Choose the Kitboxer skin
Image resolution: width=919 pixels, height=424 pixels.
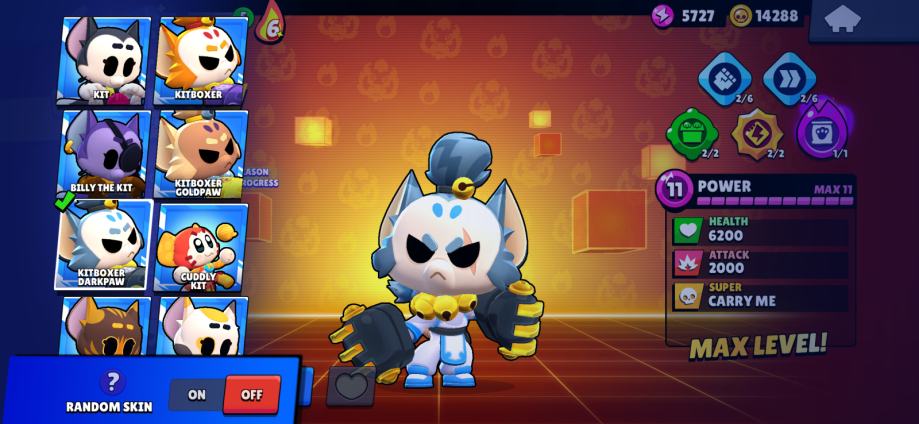tap(200, 61)
